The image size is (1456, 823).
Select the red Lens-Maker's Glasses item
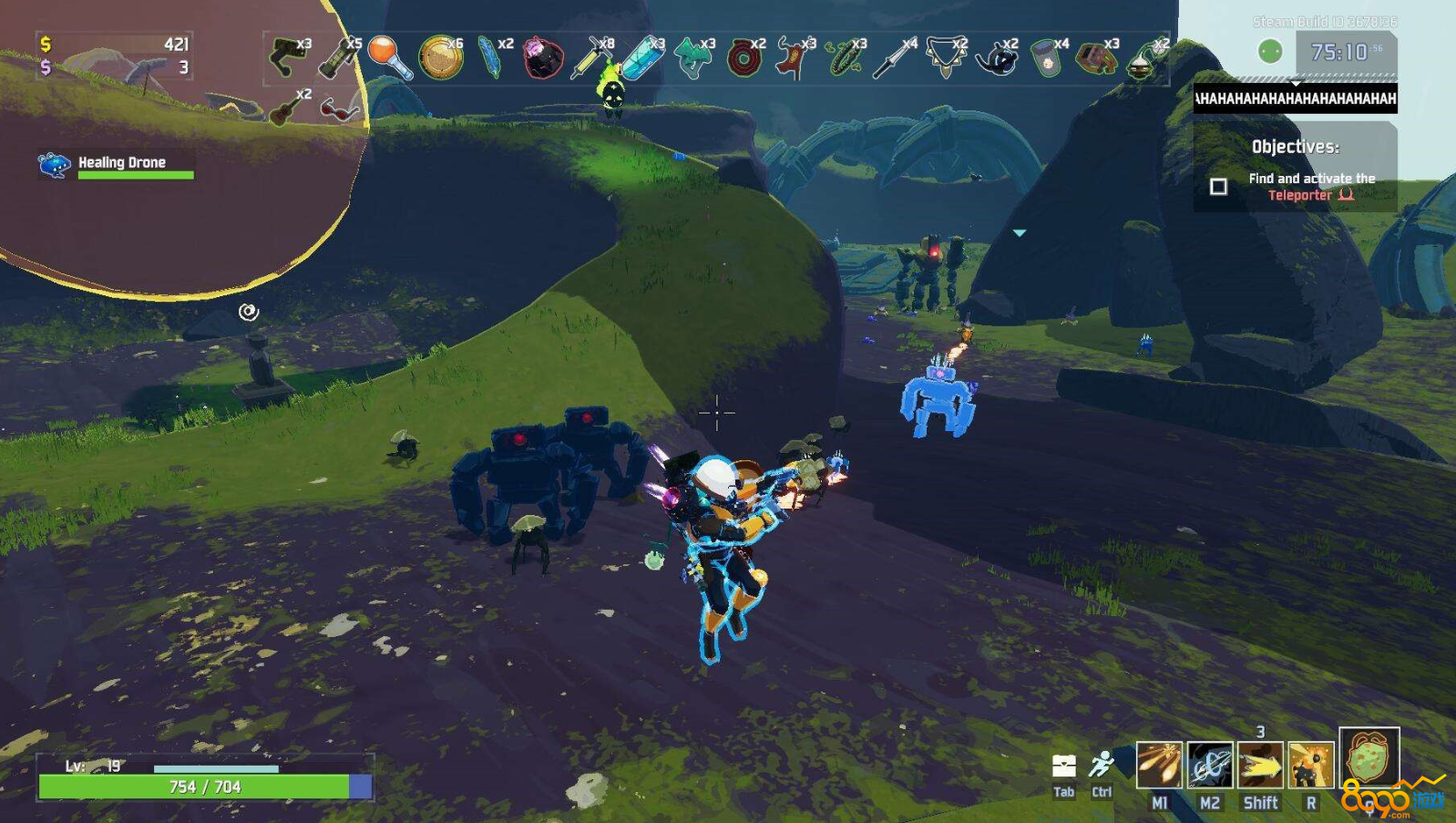pos(339,109)
